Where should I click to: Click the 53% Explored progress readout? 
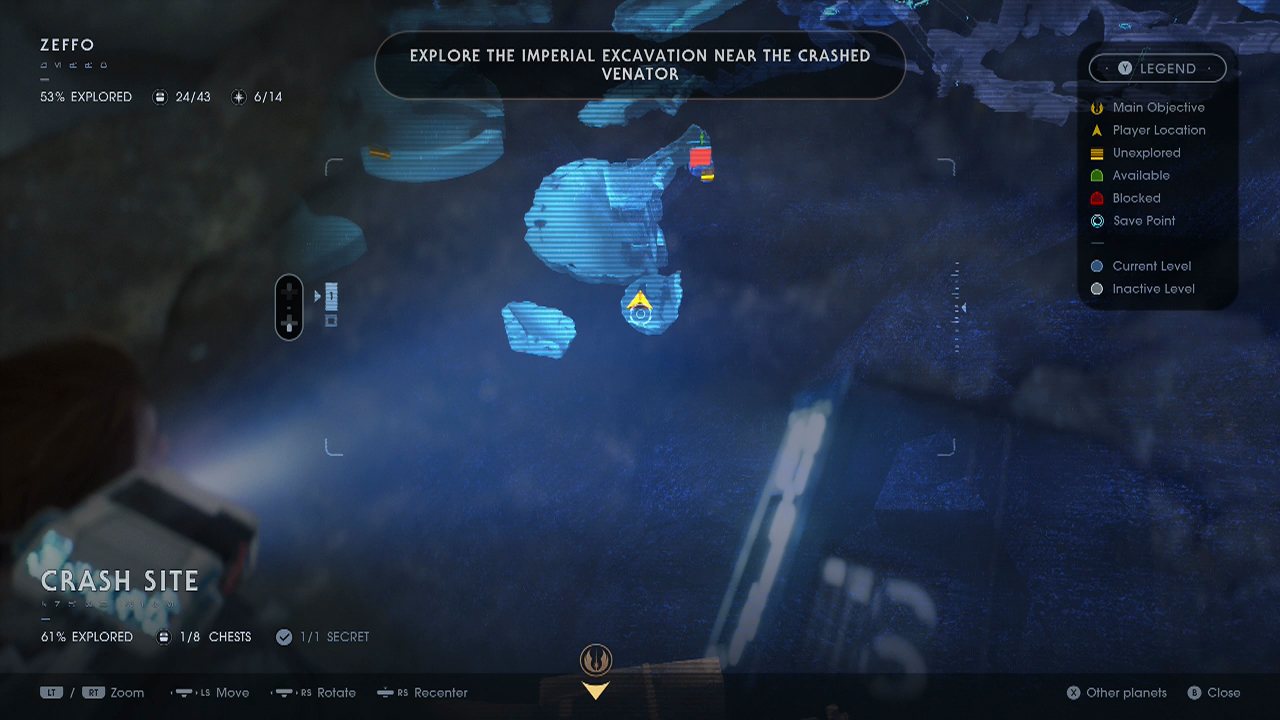pos(85,96)
